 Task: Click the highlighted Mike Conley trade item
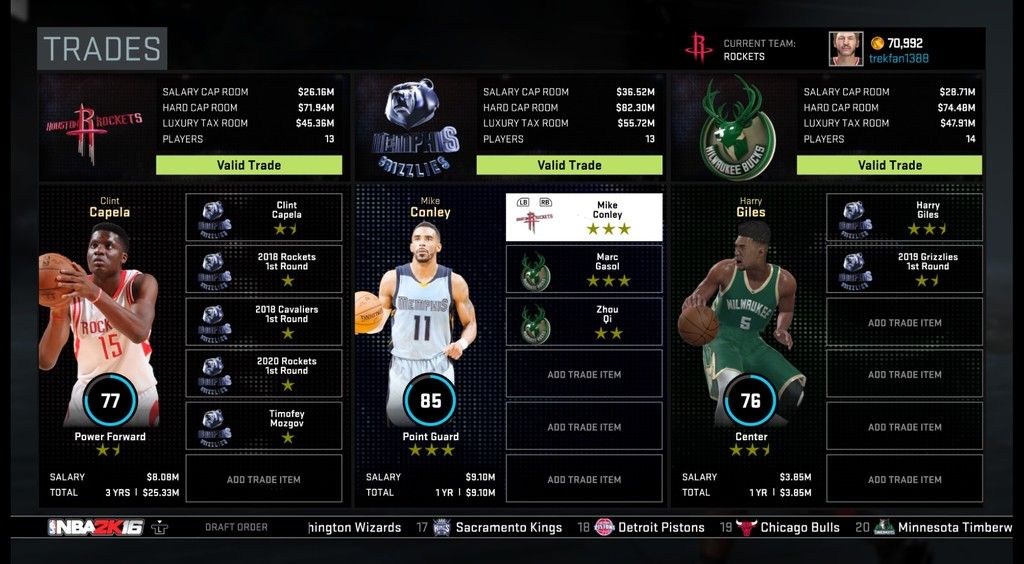point(584,217)
